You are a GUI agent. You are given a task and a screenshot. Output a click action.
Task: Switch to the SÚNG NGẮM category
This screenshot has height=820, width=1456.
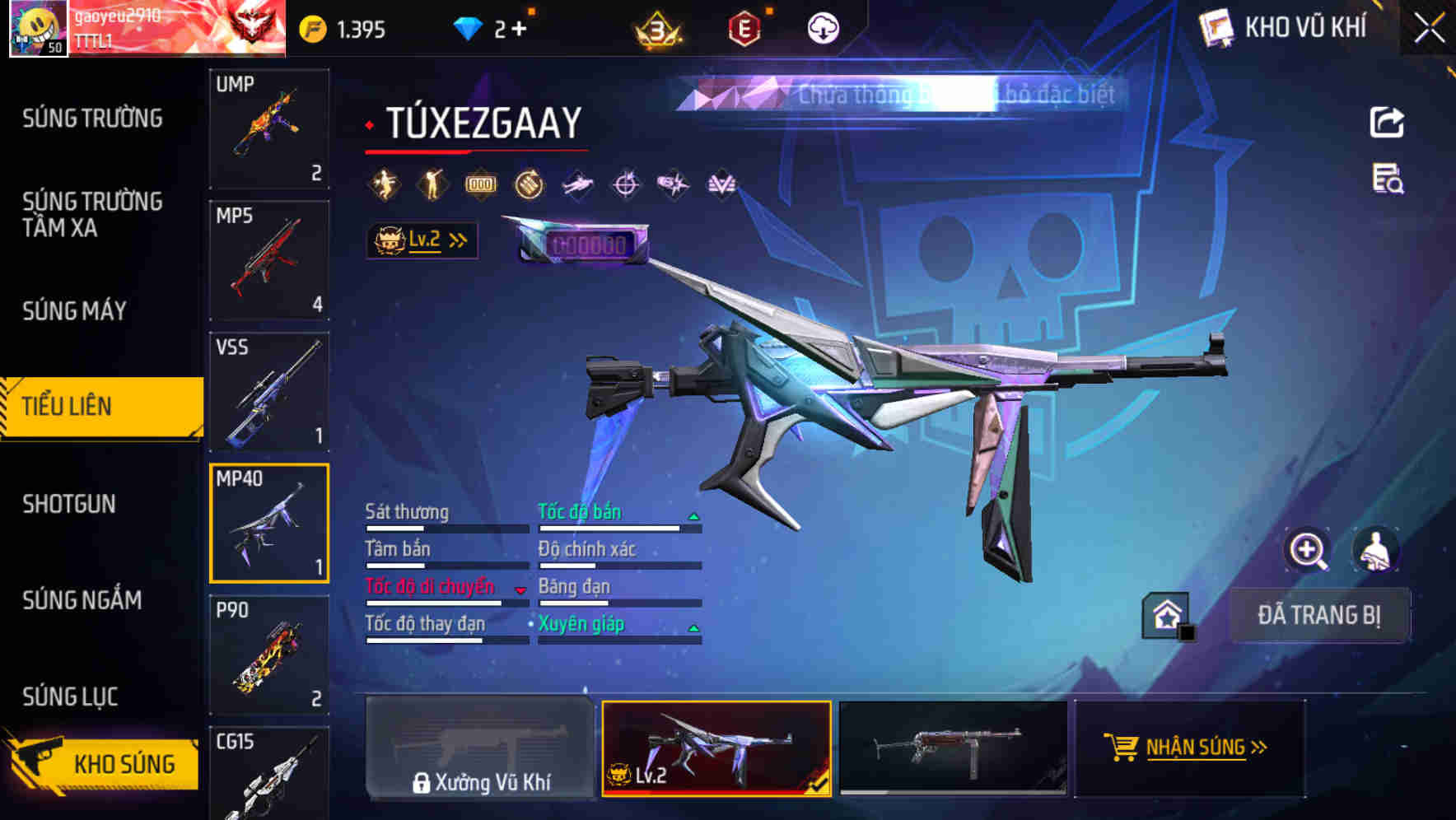tap(82, 601)
